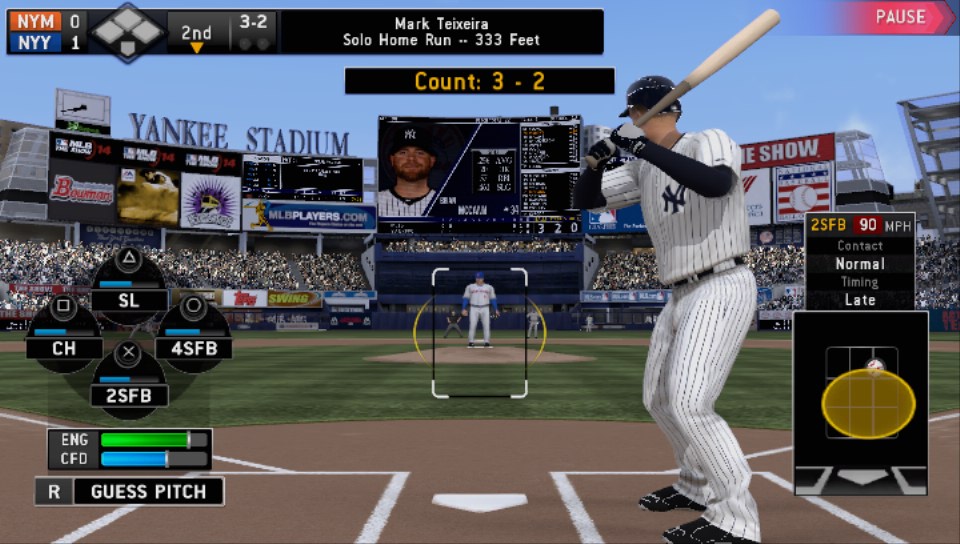960x544 pixels.
Task: Select the 2SFB fastball pitch
Action: tap(129, 395)
